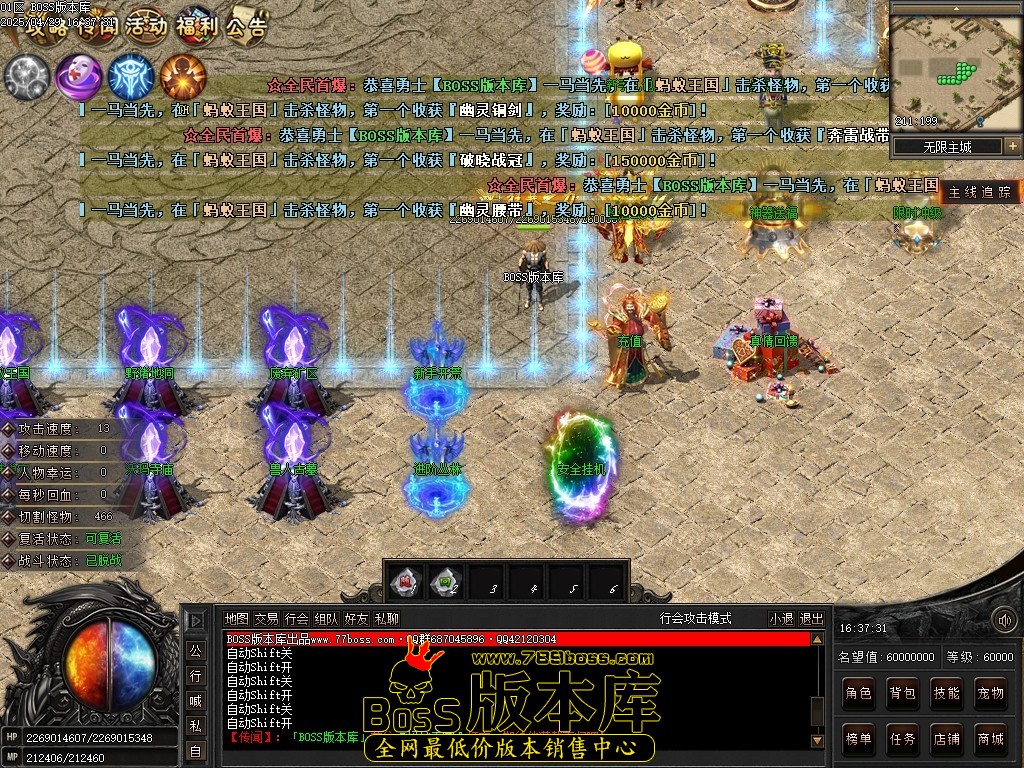The width and height of the screenshot is (1024, 768).
Task: Switch to the 好友 friends tab
Action: [356, 619]
